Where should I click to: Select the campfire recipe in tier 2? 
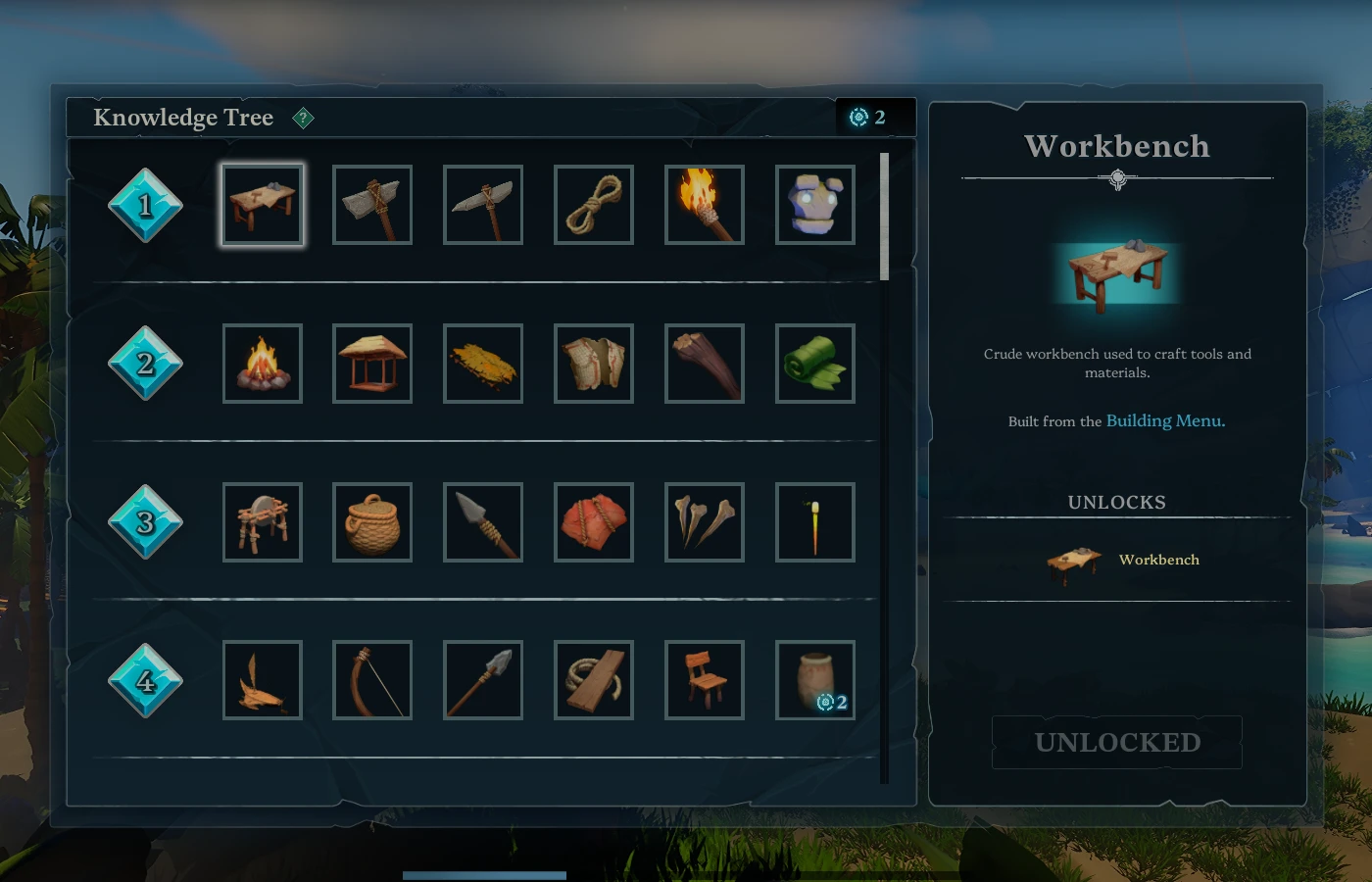[262, 363]
